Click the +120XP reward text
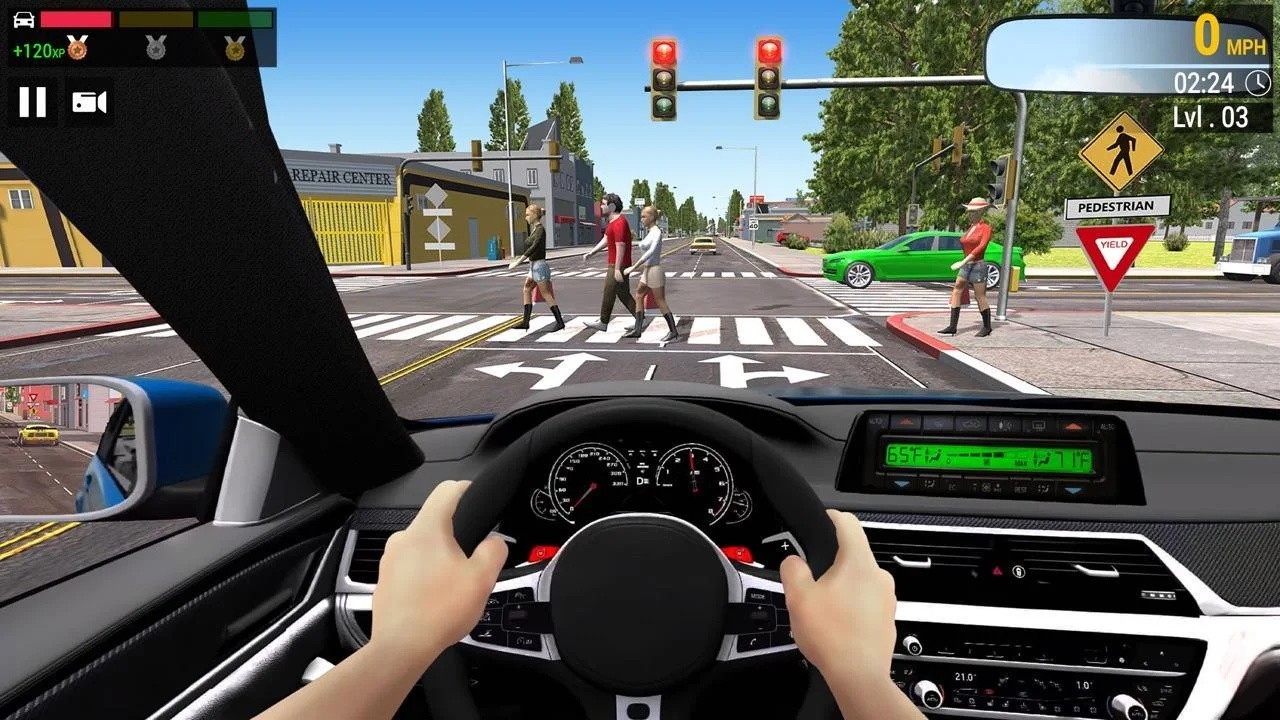This screenshot has height=720, width=1280. [39, 50]
